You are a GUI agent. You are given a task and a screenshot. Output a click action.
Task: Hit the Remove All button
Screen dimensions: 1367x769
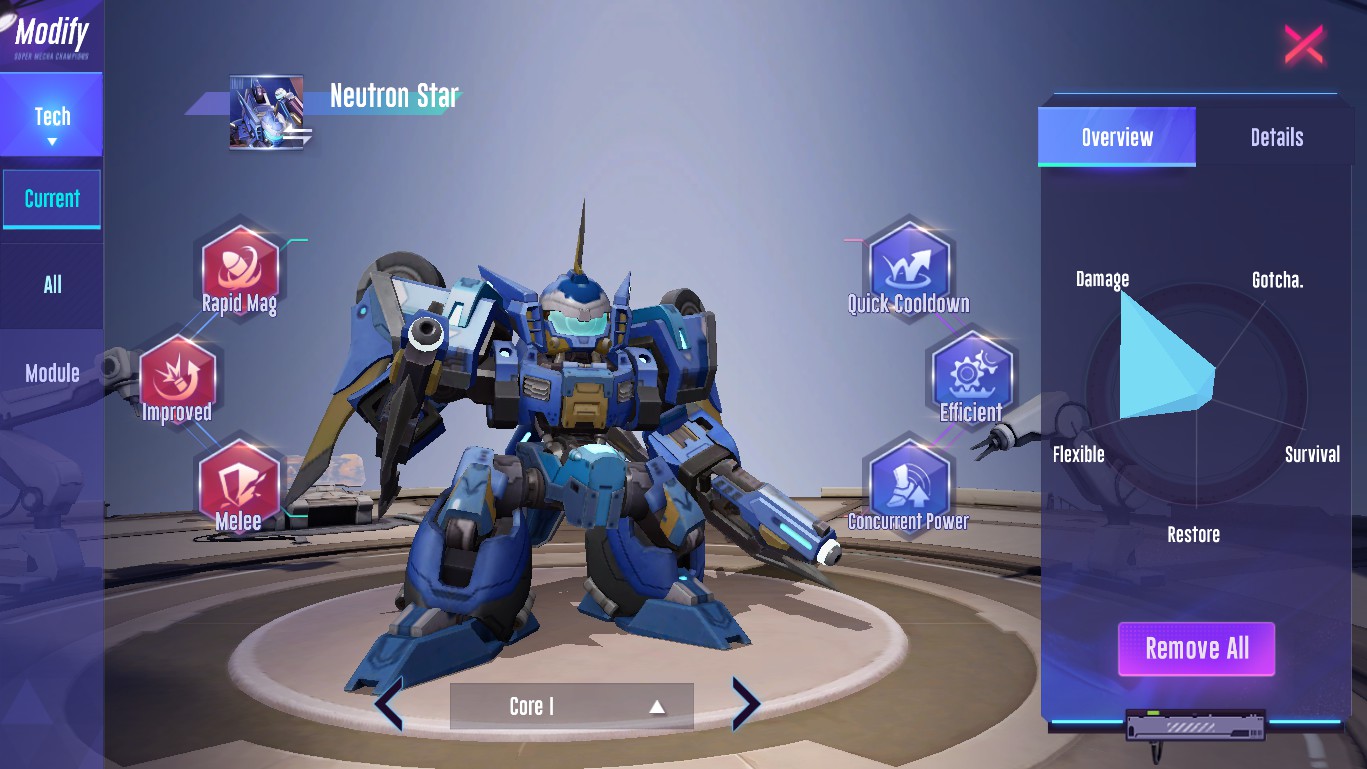coord(1196,649)
